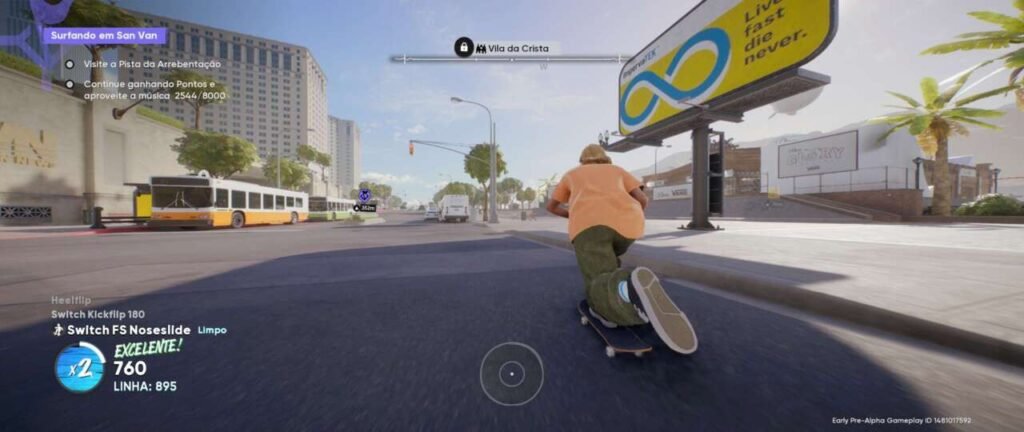Click the padlock icon beside Vila da Crista
Screen dimensions: 1024x432
click(464, 47)
